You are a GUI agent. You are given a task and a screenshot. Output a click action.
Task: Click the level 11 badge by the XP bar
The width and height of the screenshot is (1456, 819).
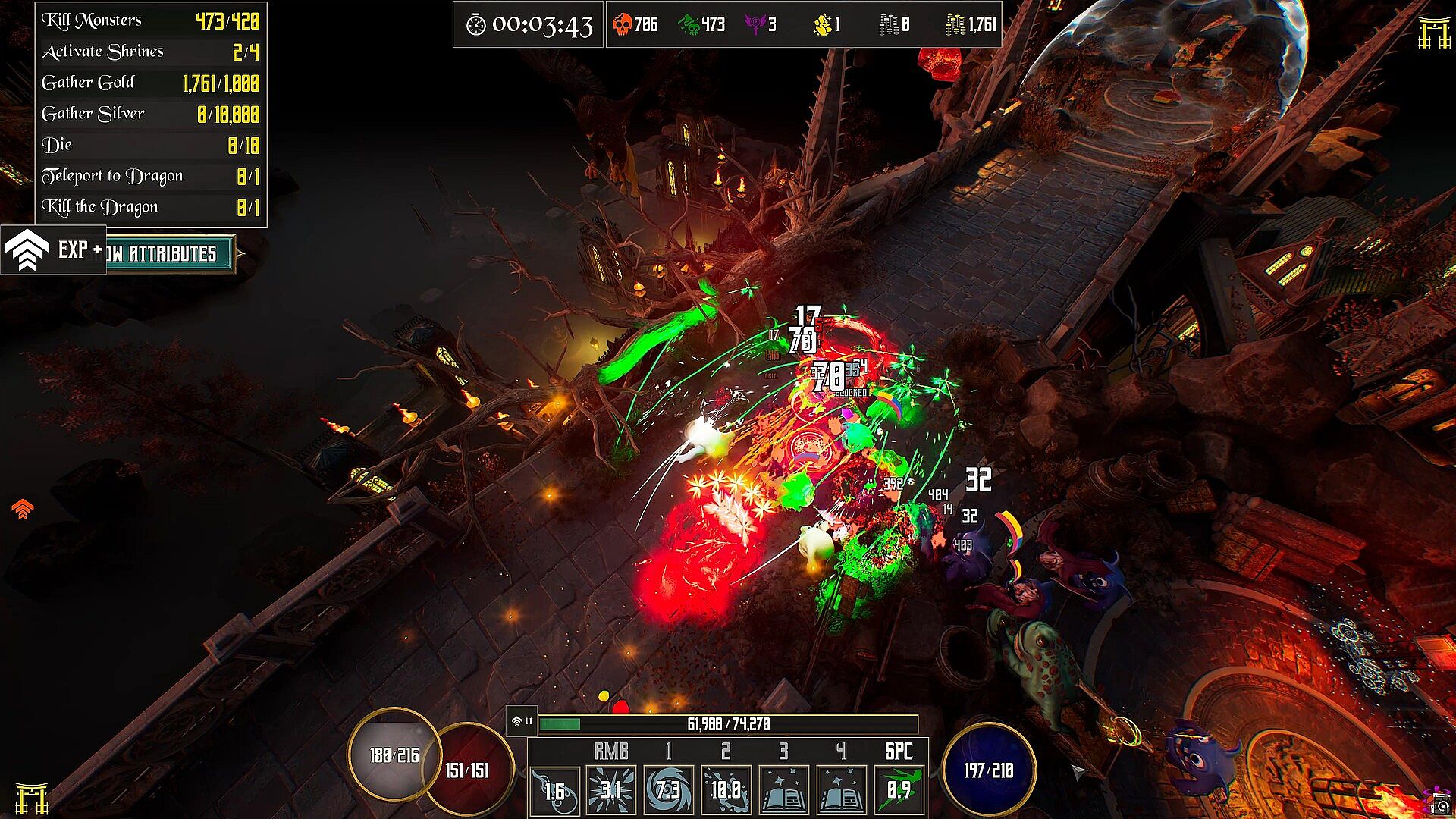(522, 721)
